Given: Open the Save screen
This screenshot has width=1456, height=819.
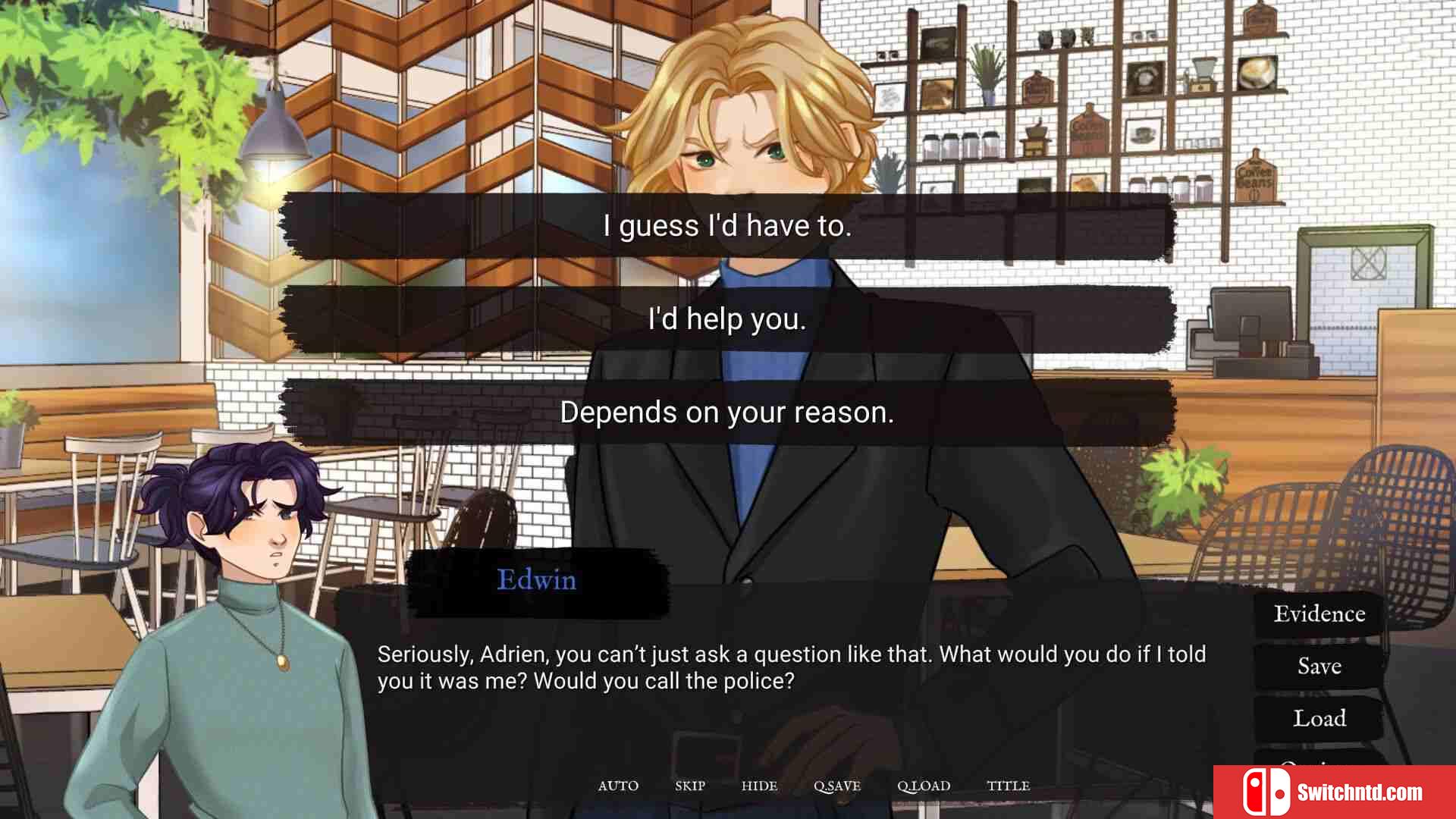Looking at the screenshot, I should click(1319, 666).
